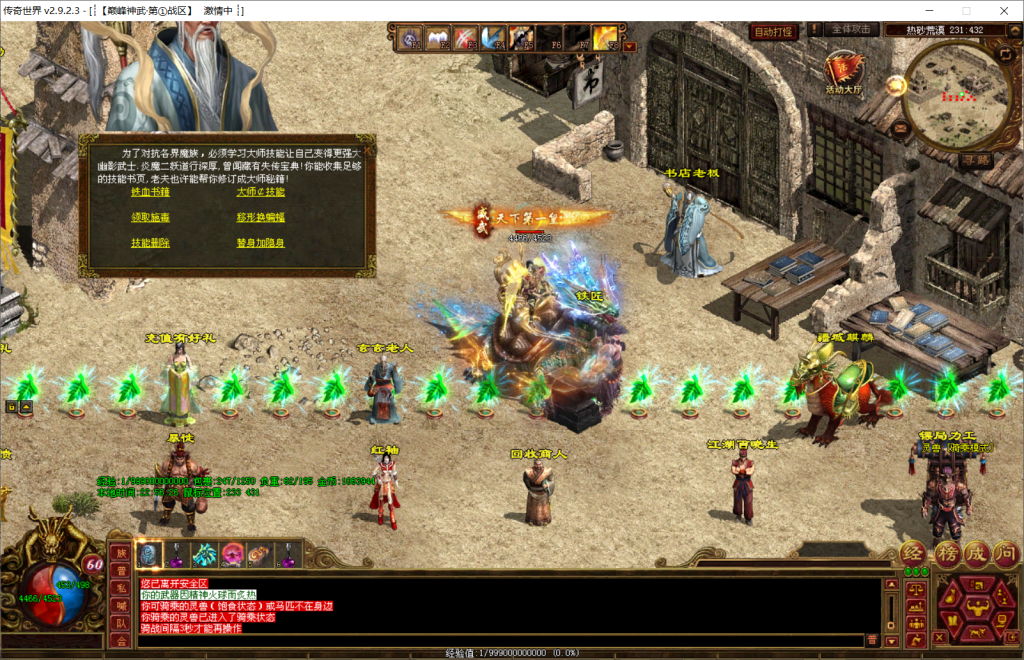Choose the 技能删除 dialogue option
Viewport: 1024px width, 660px height.
(150, 243)
